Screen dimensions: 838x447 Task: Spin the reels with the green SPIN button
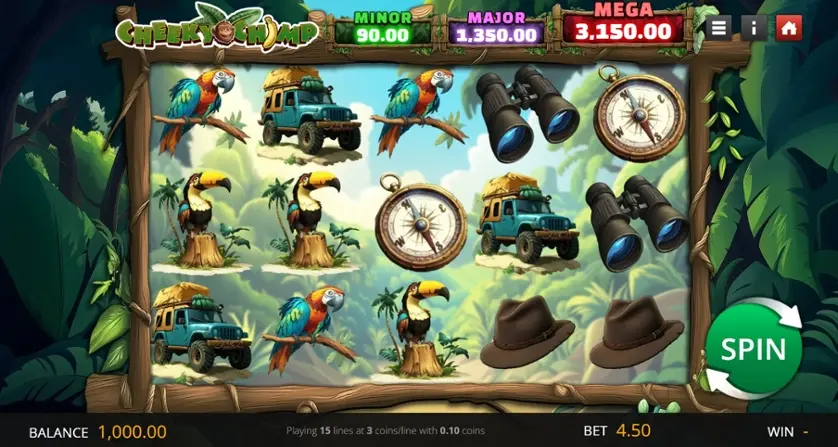pyautogui.click(x=753, y=349)
